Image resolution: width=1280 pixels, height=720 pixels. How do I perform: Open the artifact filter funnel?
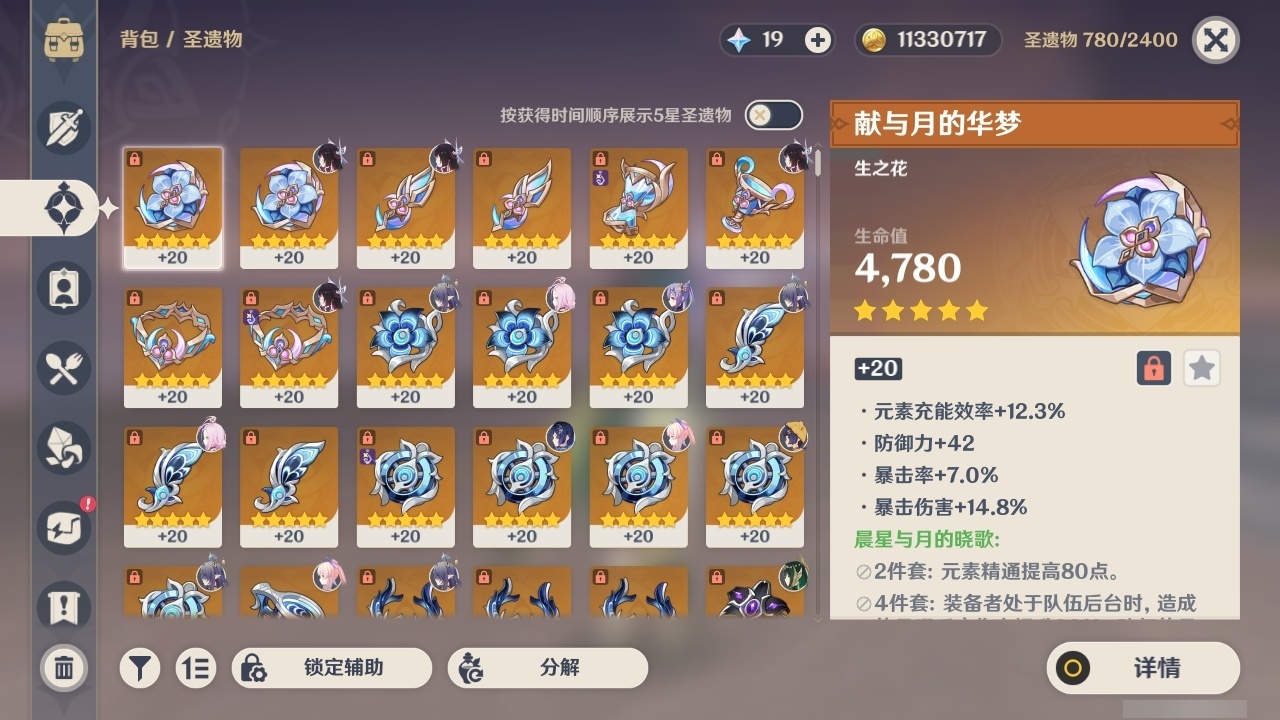click(x=140, y=668)
